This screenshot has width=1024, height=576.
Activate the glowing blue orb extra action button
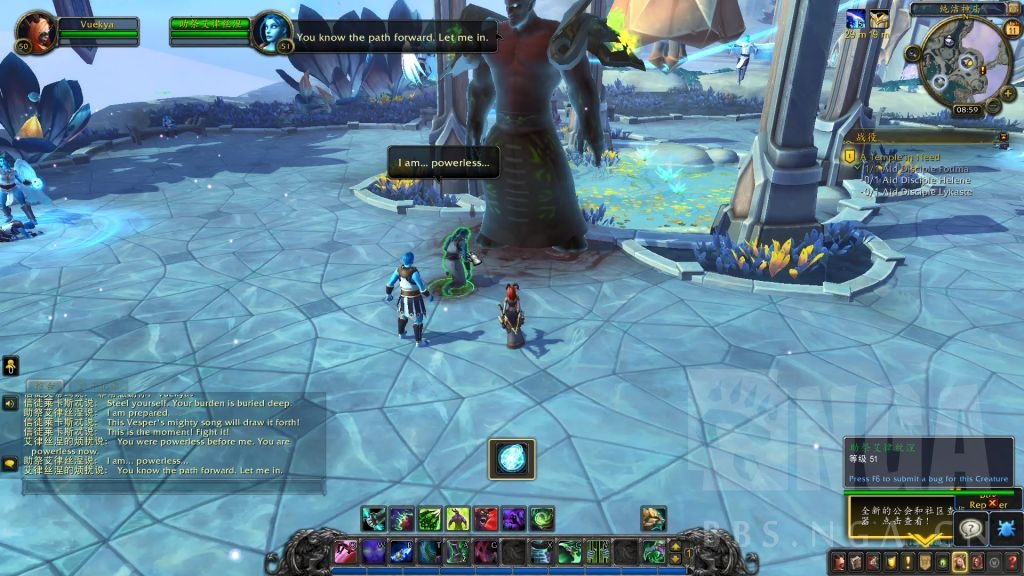pyautogui.click(x=512, y=459)
